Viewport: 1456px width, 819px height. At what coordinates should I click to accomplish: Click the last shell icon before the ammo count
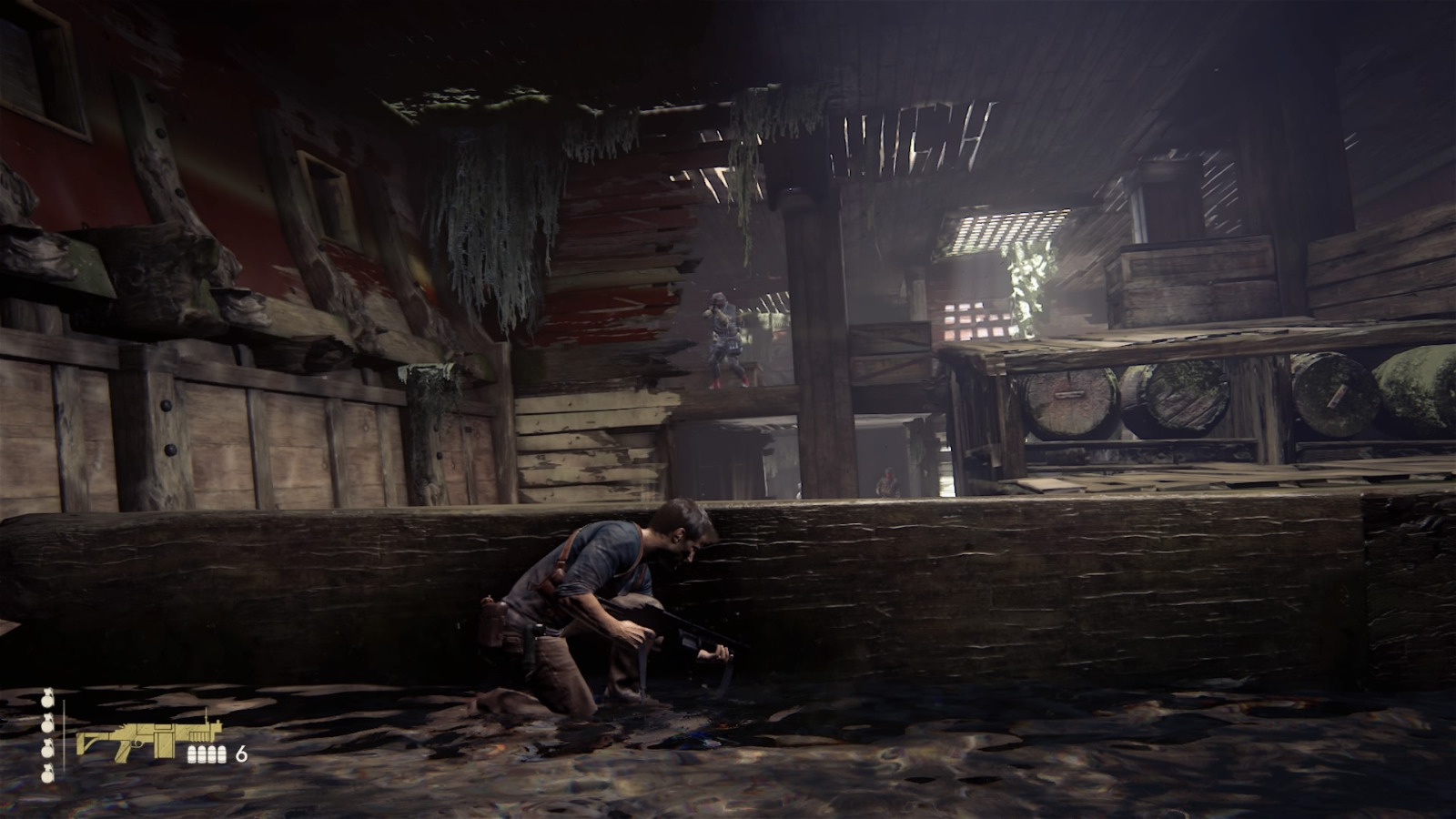click(x=221, y=753)
